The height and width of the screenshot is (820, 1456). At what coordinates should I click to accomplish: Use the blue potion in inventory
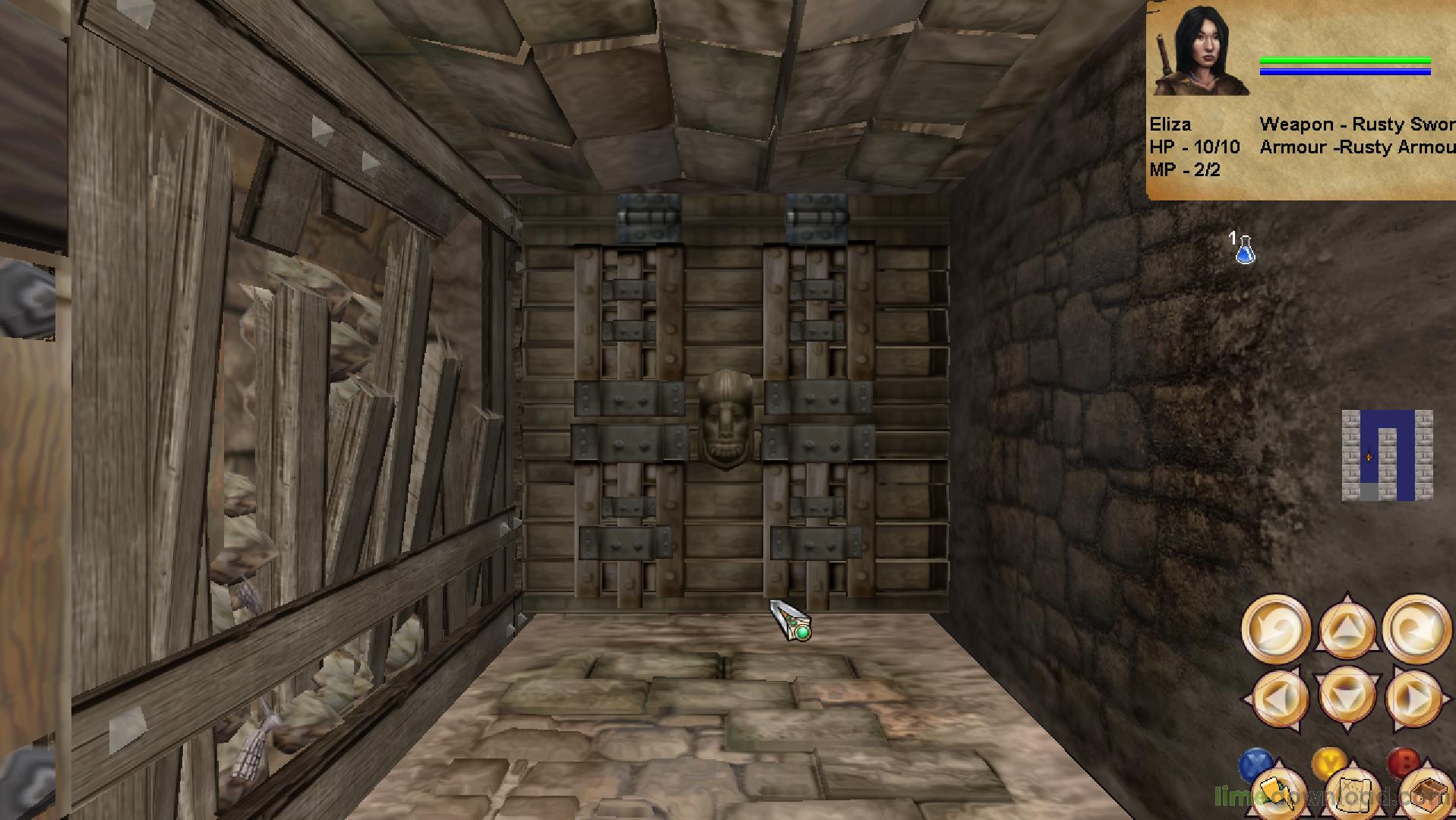1244,250
